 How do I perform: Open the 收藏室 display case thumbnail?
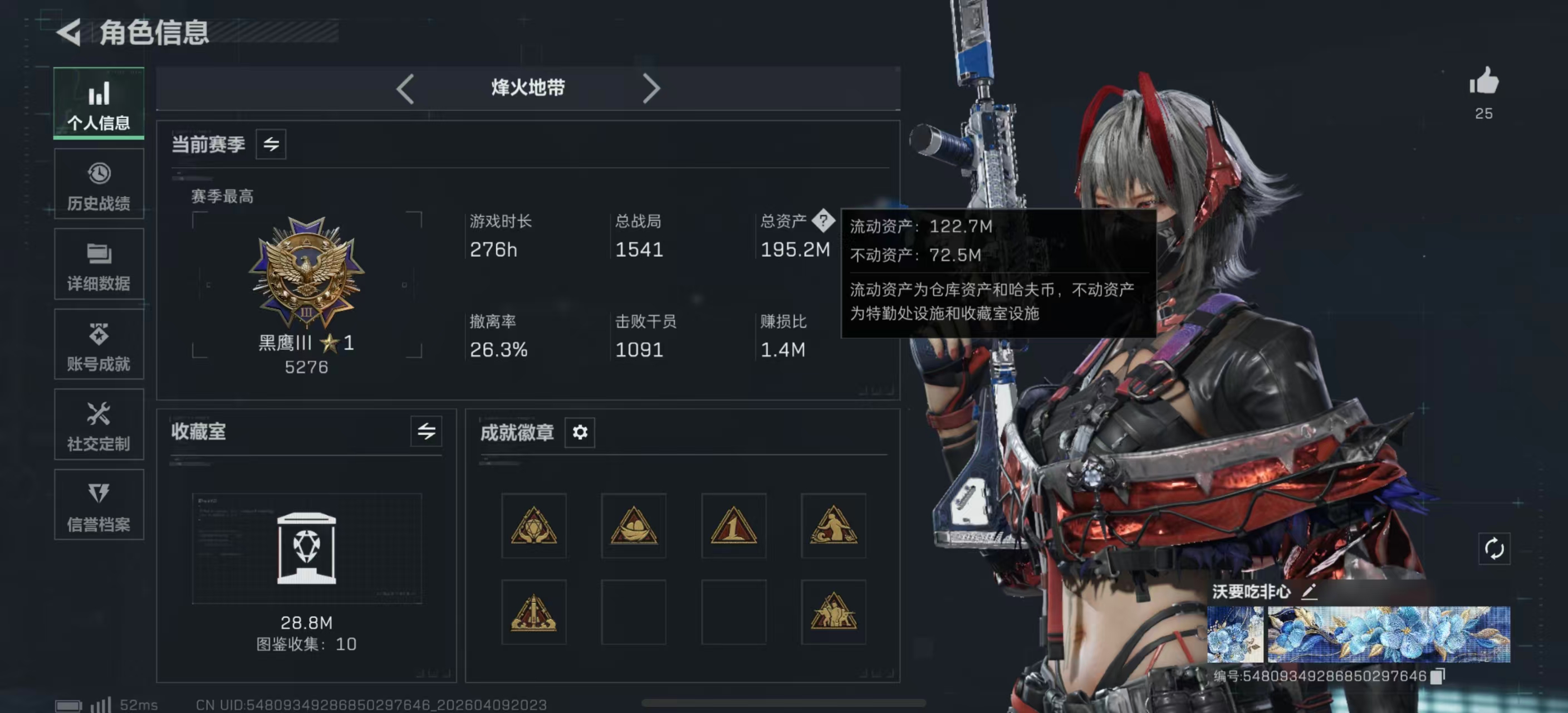tap(306, 548)
